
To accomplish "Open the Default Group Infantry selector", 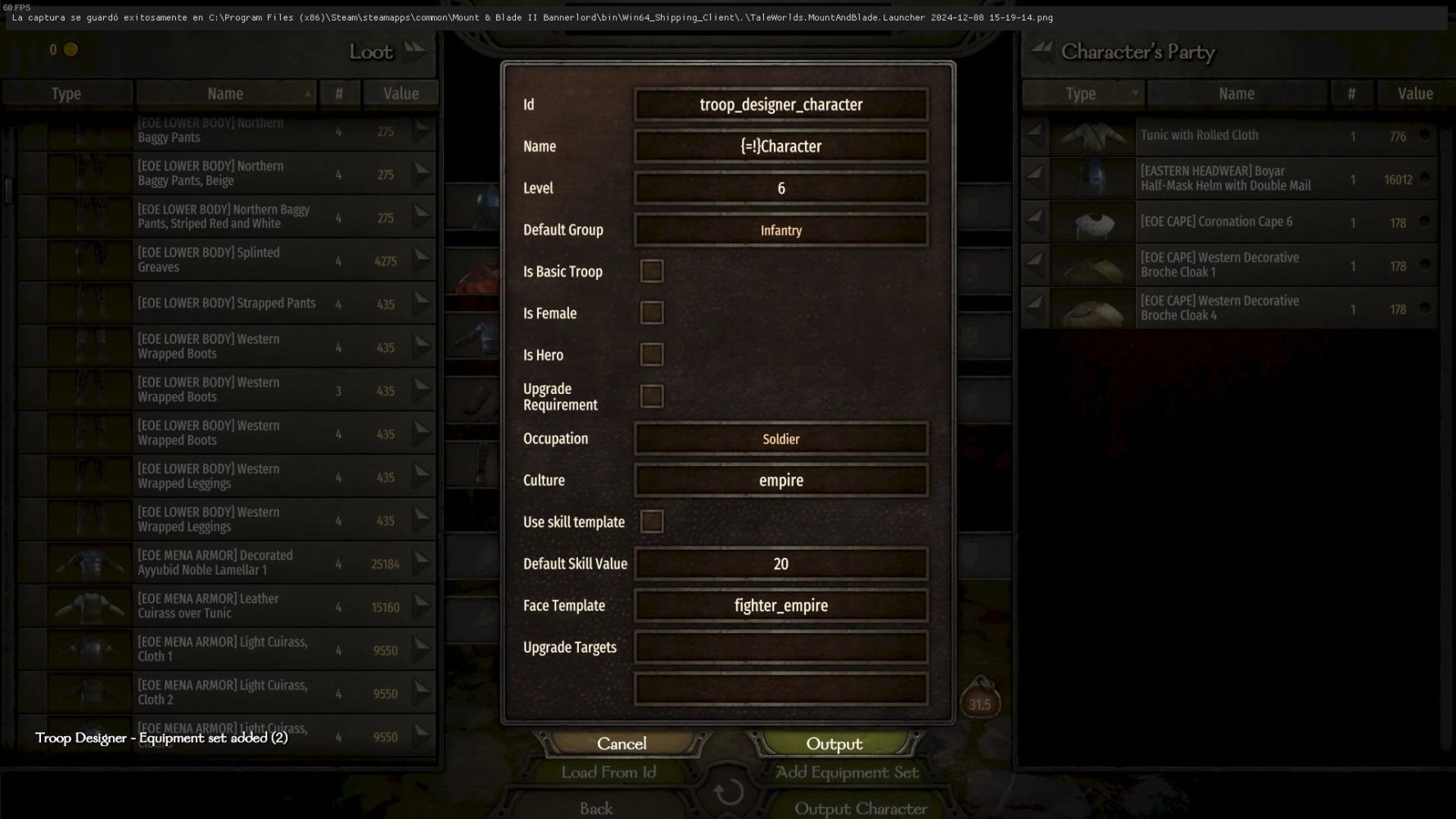I will click(x=780, y=230).
